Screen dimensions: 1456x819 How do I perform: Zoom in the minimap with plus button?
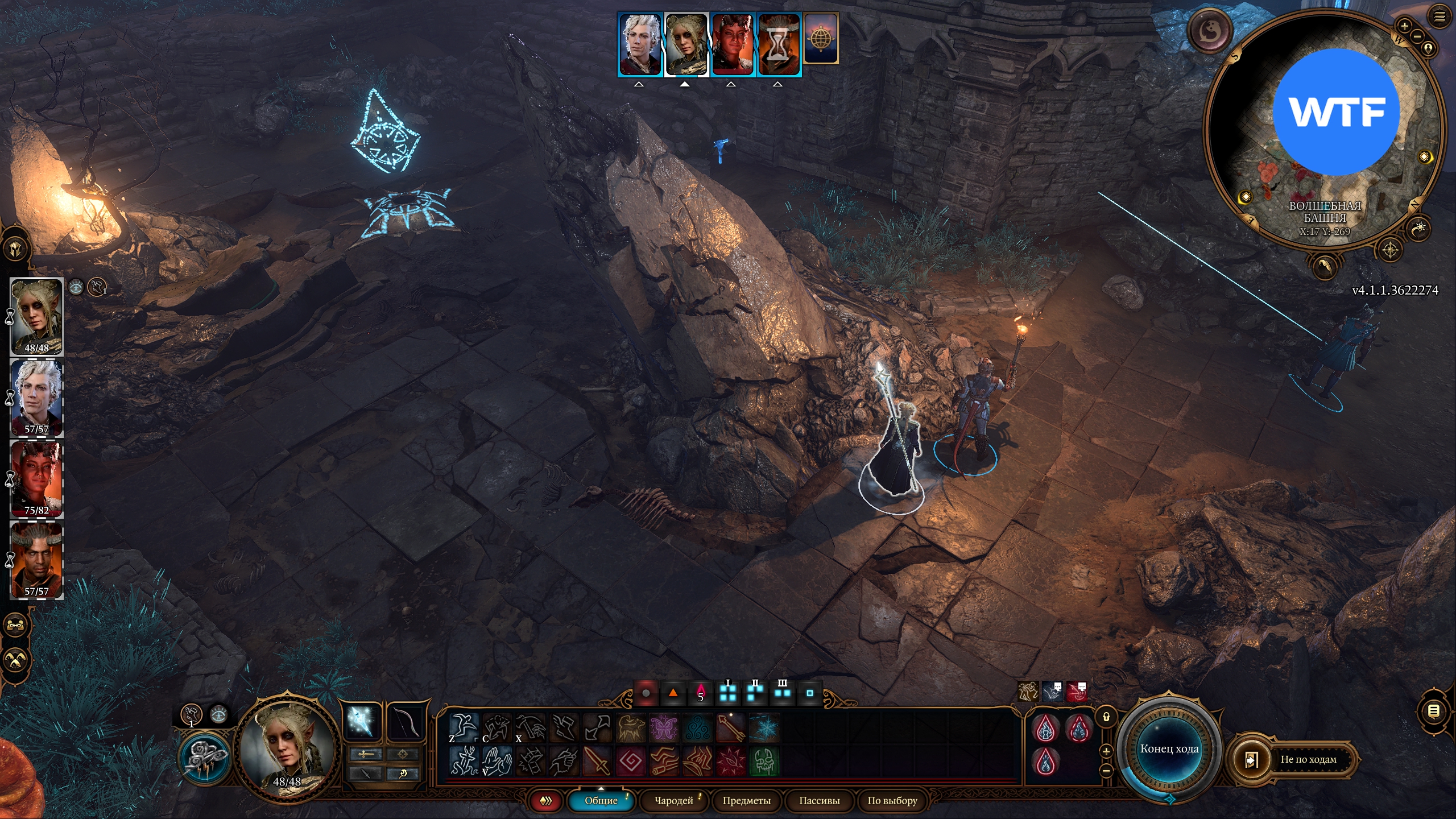1404,26
